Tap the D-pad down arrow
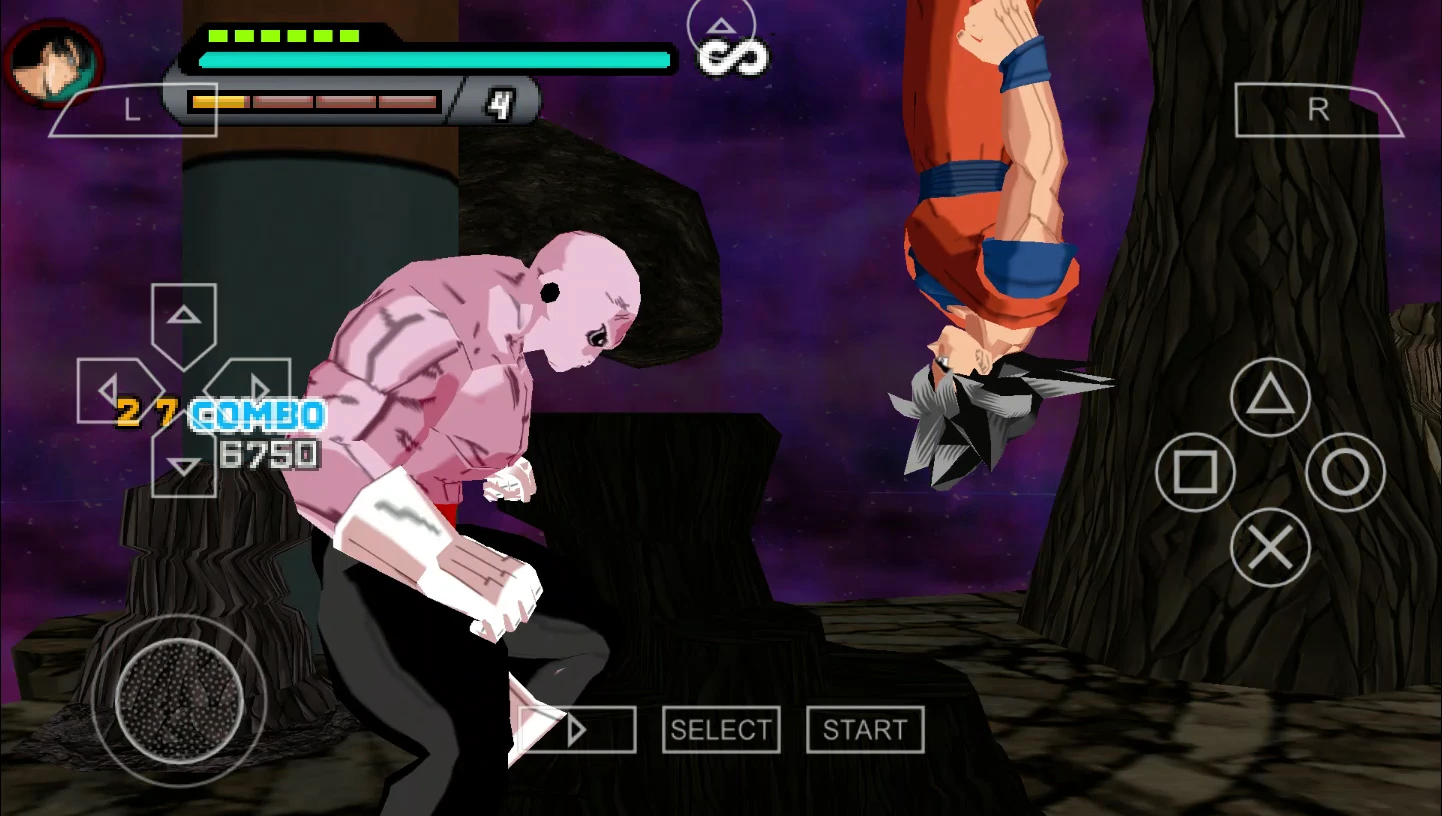1442x816 pixels. pos(184,466)
